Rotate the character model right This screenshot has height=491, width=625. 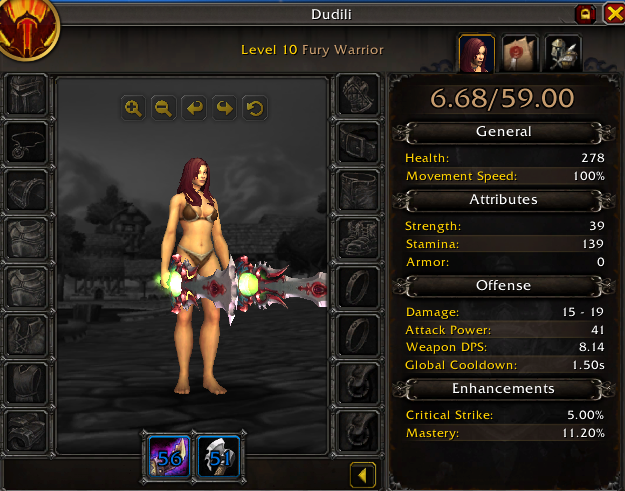[224, 108]
